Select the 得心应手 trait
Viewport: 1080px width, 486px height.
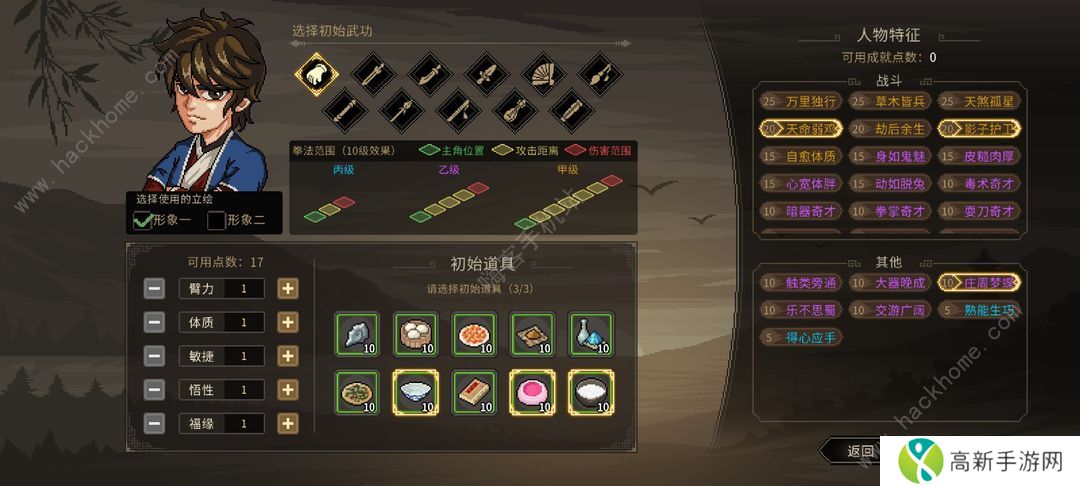coord(801,338)
